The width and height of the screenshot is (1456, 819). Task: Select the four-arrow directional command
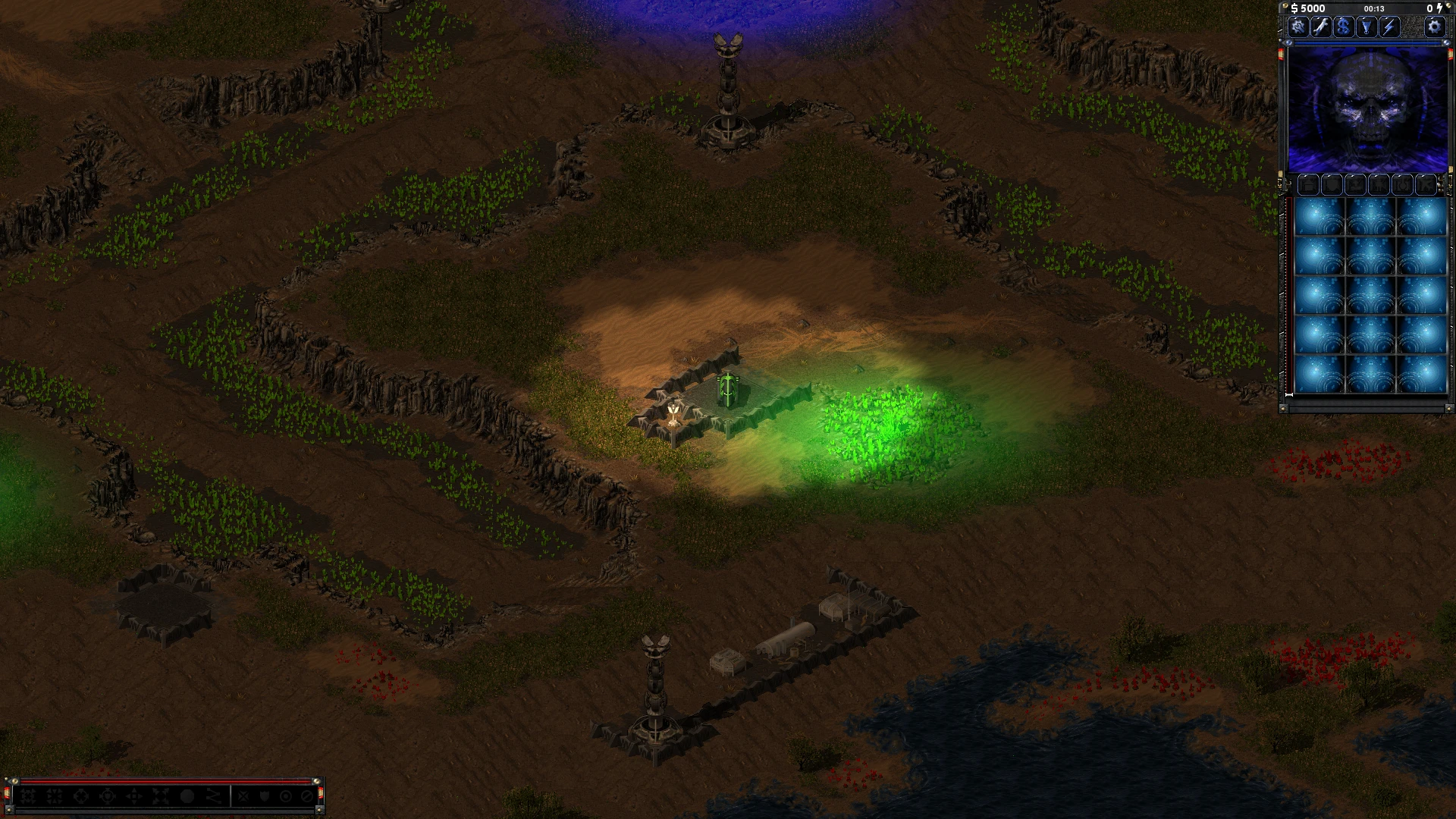point(134,796)
